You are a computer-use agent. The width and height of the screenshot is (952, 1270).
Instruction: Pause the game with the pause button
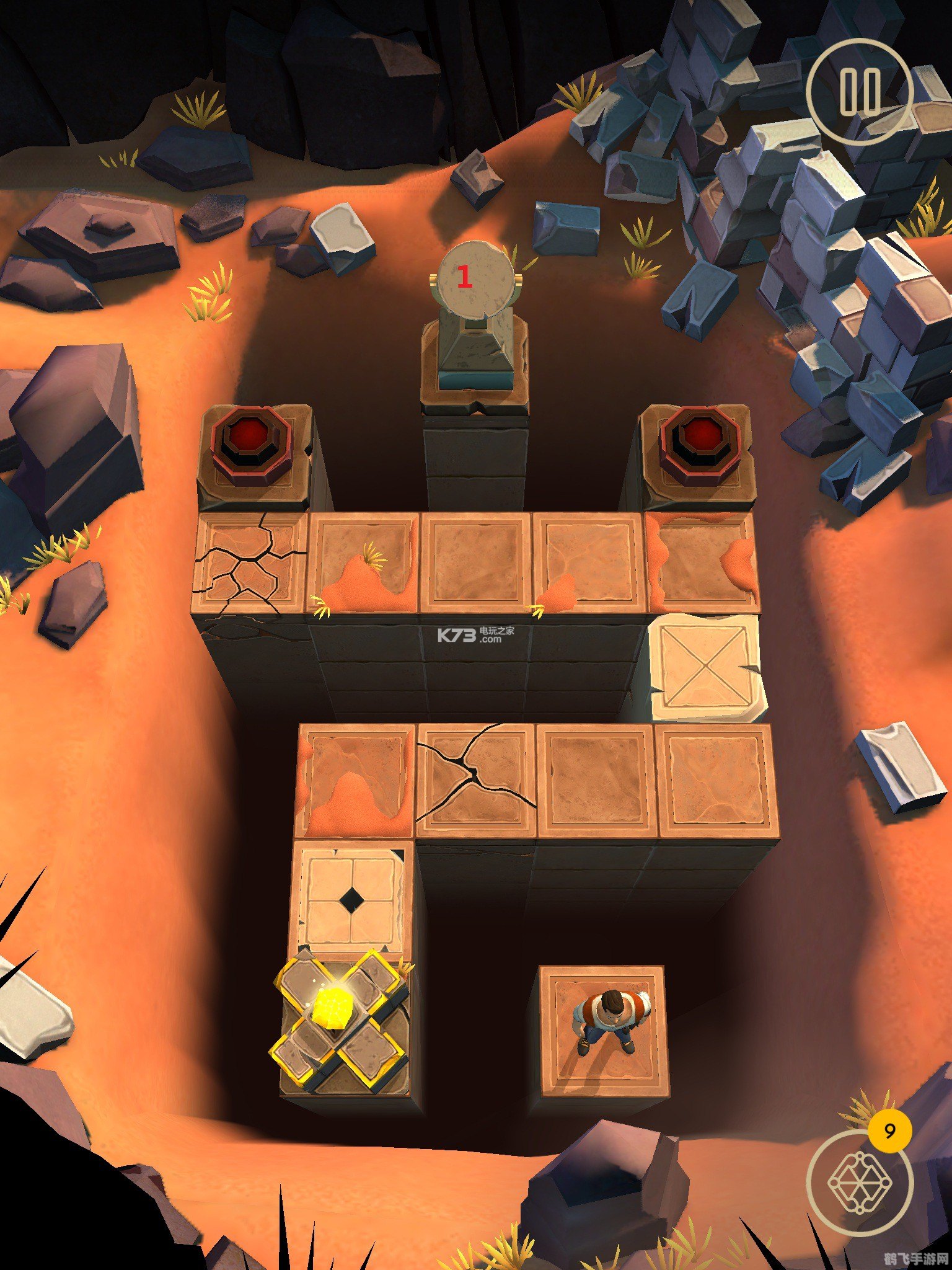(x=860, y=92)
